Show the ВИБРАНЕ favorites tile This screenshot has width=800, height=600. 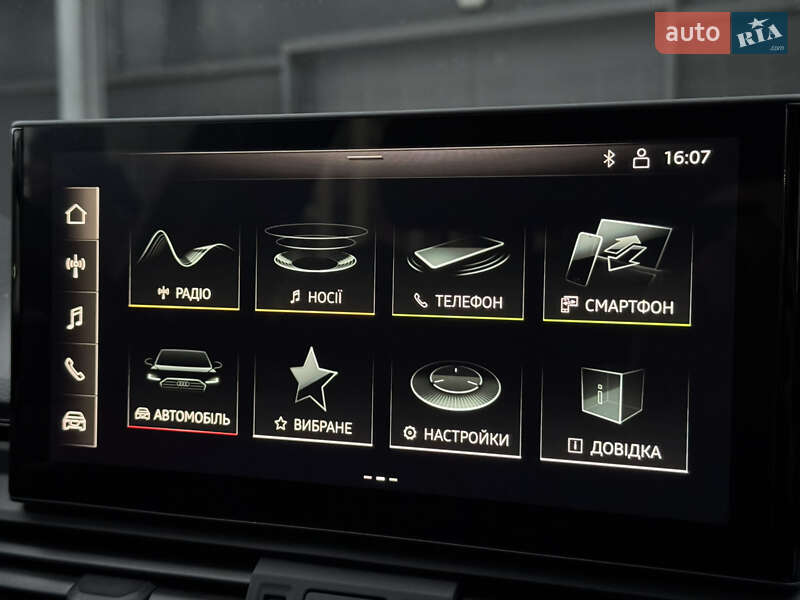pos(313,396)
